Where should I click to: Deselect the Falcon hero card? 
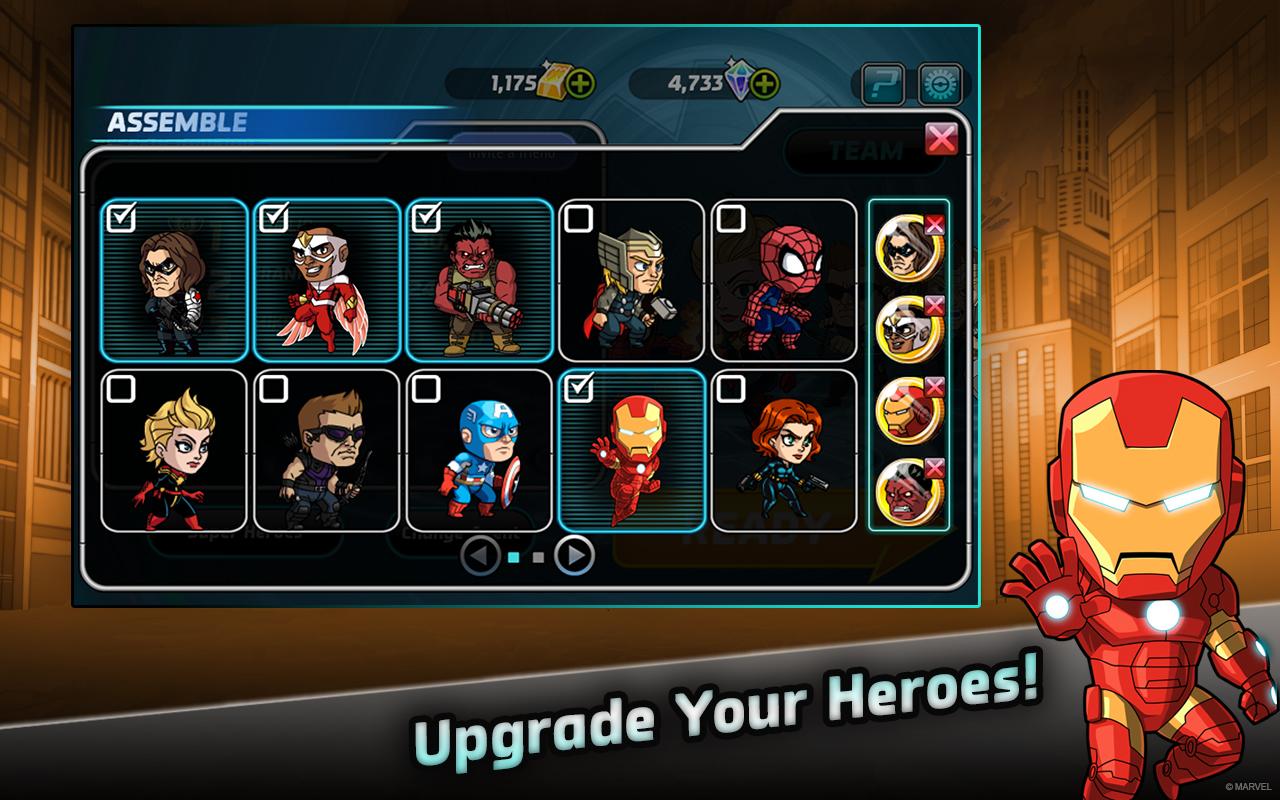(x=326, y=280)
